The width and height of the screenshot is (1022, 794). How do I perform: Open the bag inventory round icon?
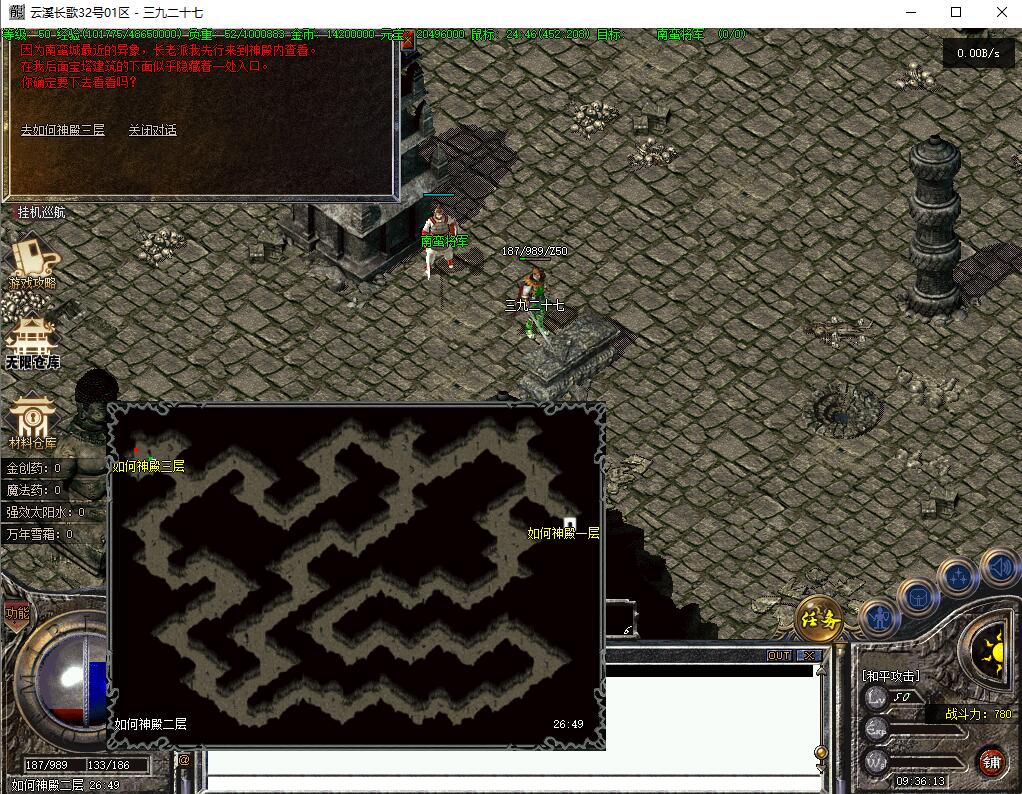click(917, 598)
